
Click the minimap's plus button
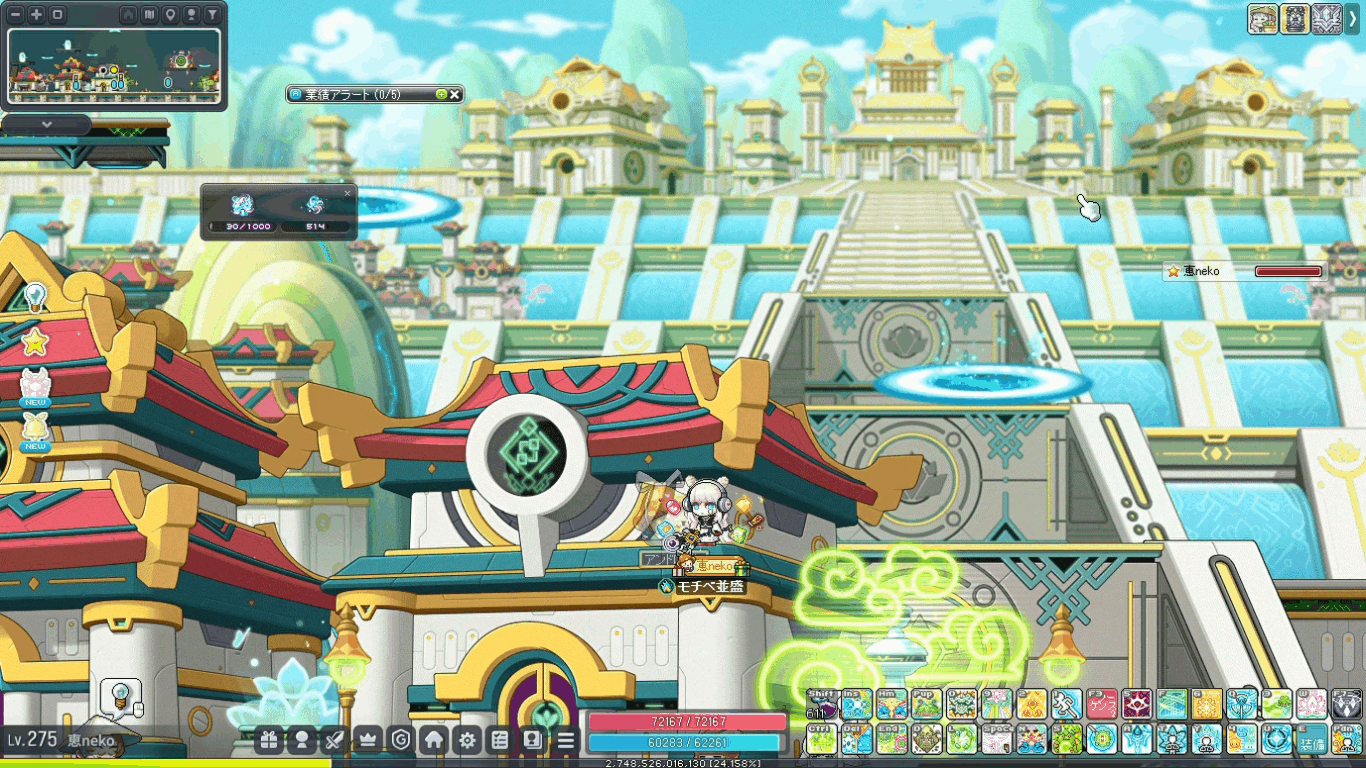pos(37,15)
